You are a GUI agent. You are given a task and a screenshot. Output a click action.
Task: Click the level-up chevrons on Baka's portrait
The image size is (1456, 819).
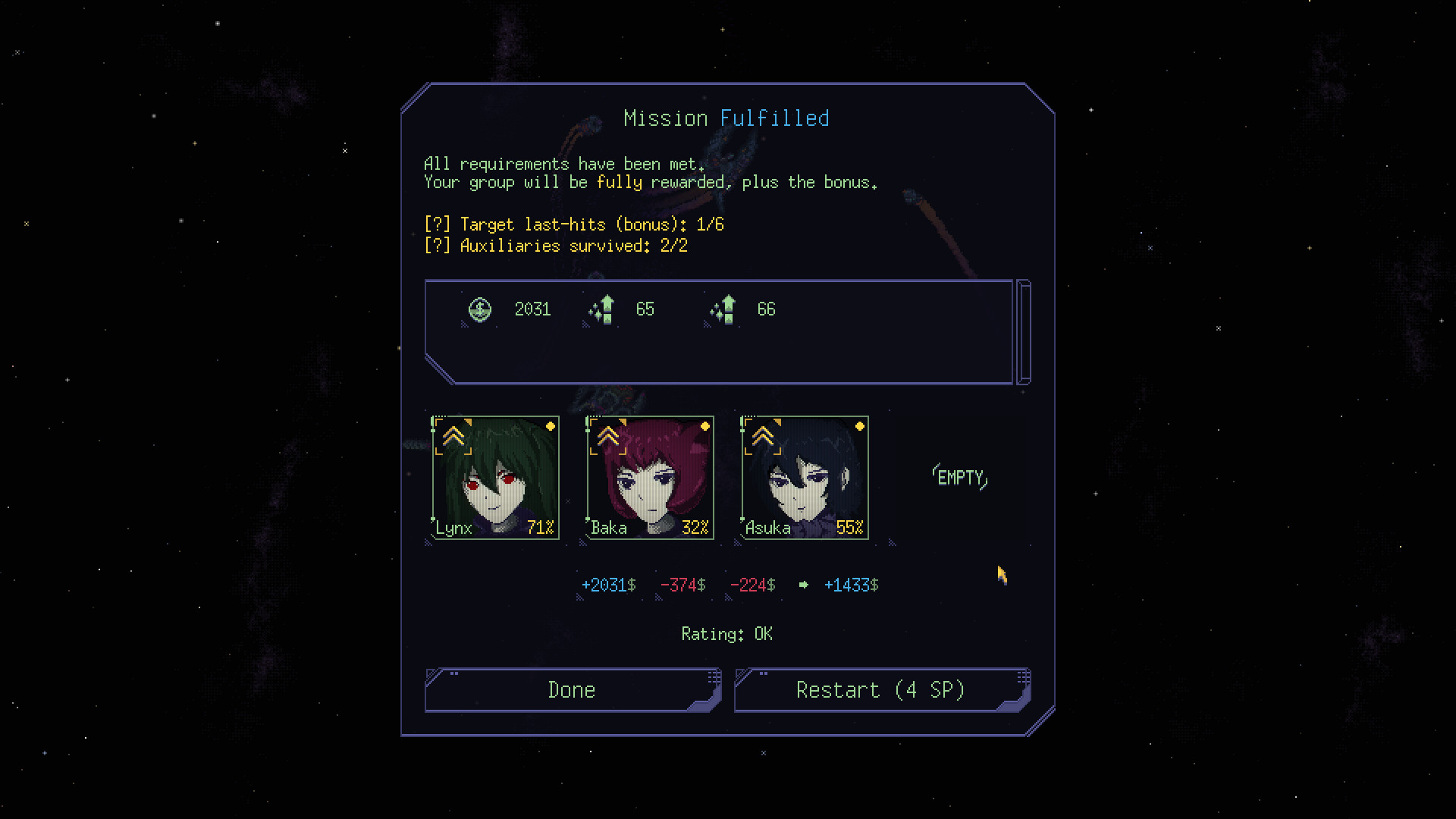point(607,435)
